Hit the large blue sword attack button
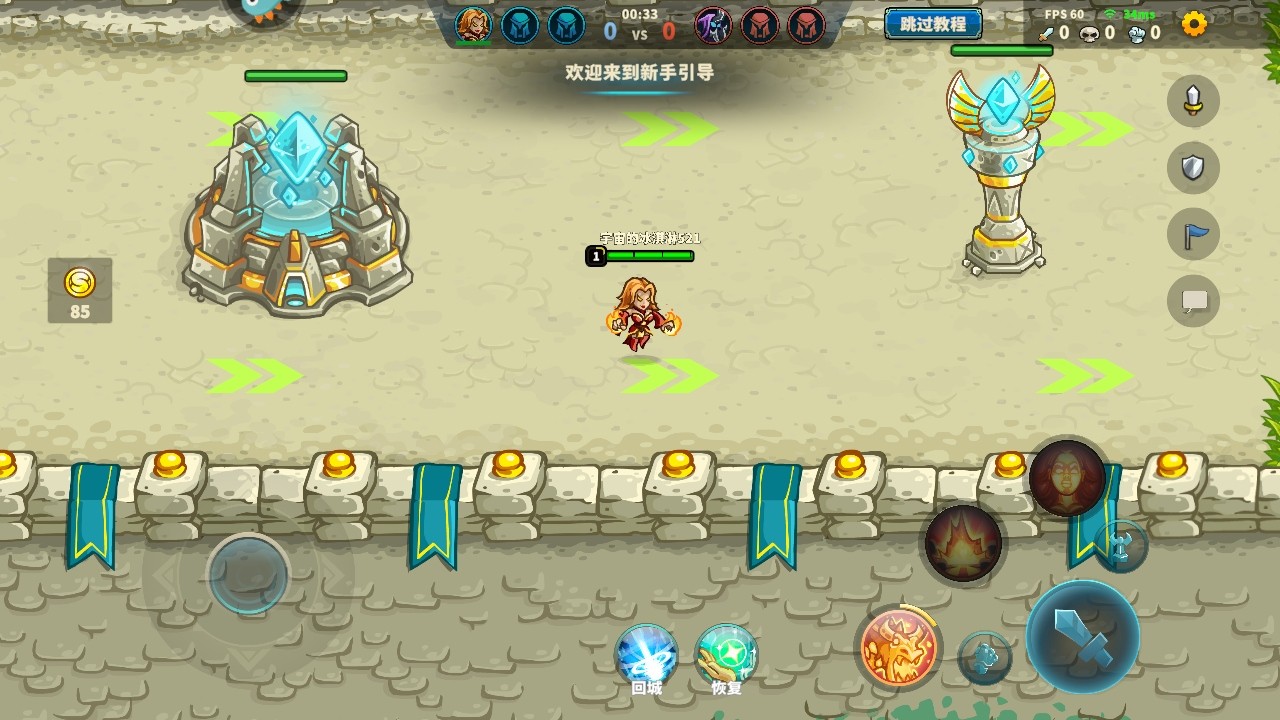Screen dimensions: 1280x720 click(1082, 636)
